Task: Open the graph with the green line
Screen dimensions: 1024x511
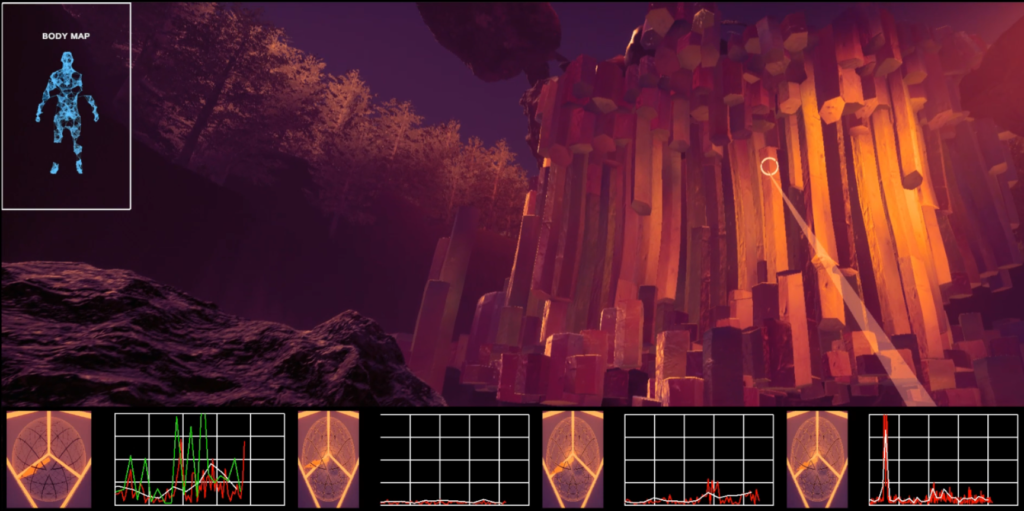Action: (x=199, y=459)
